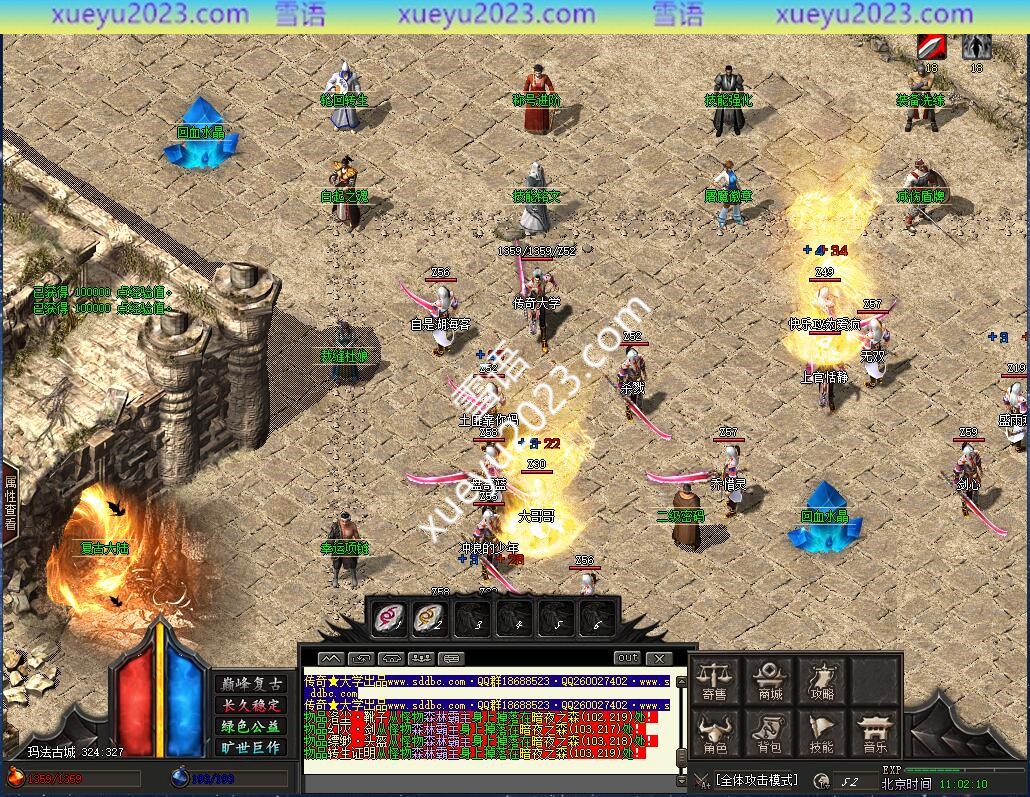Viewport: 1030px width, 797px height.
Task: Toggle the 音乐 music button
Action: click(874, 735)
